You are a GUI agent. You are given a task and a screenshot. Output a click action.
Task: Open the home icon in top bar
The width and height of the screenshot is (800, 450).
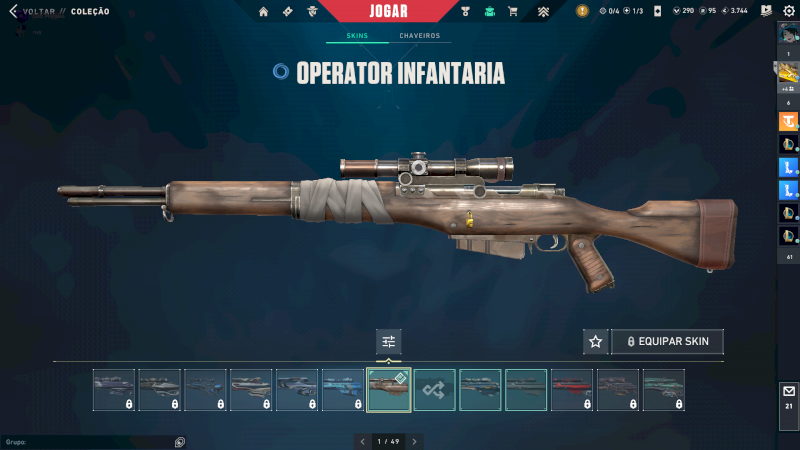[x=264, y=12]
